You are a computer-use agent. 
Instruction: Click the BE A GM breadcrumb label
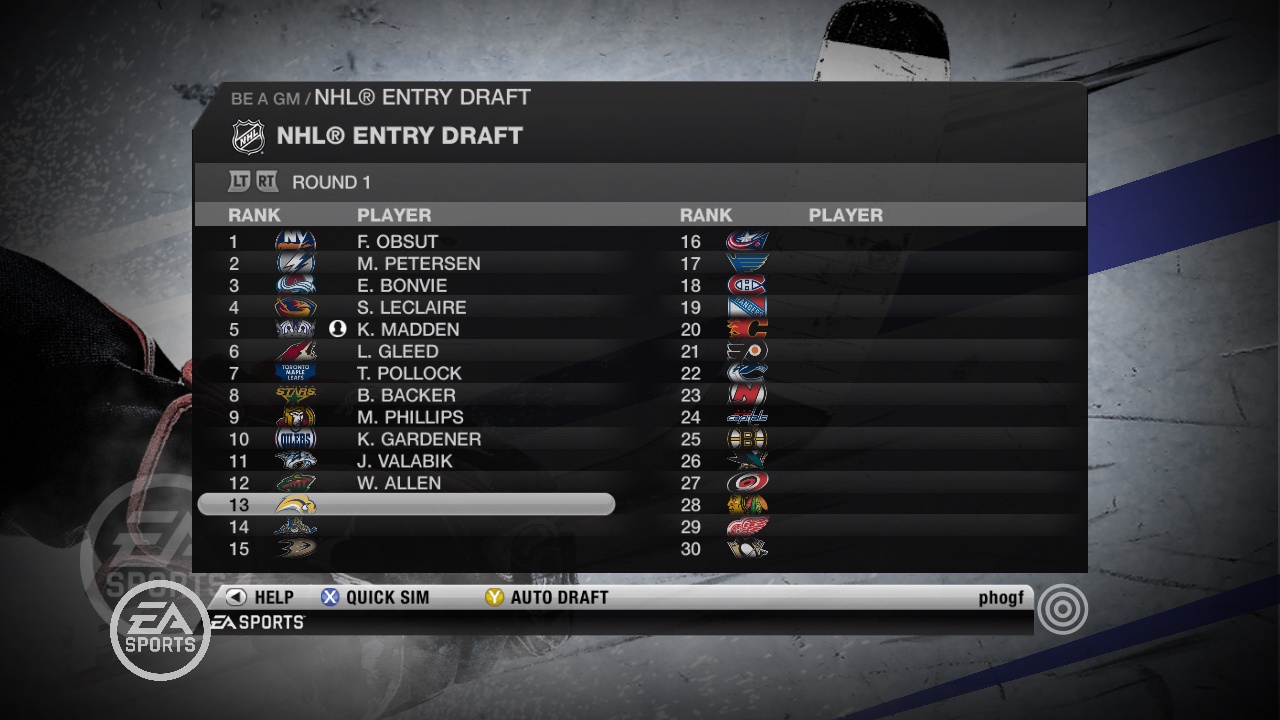click(x=266, y=97)
